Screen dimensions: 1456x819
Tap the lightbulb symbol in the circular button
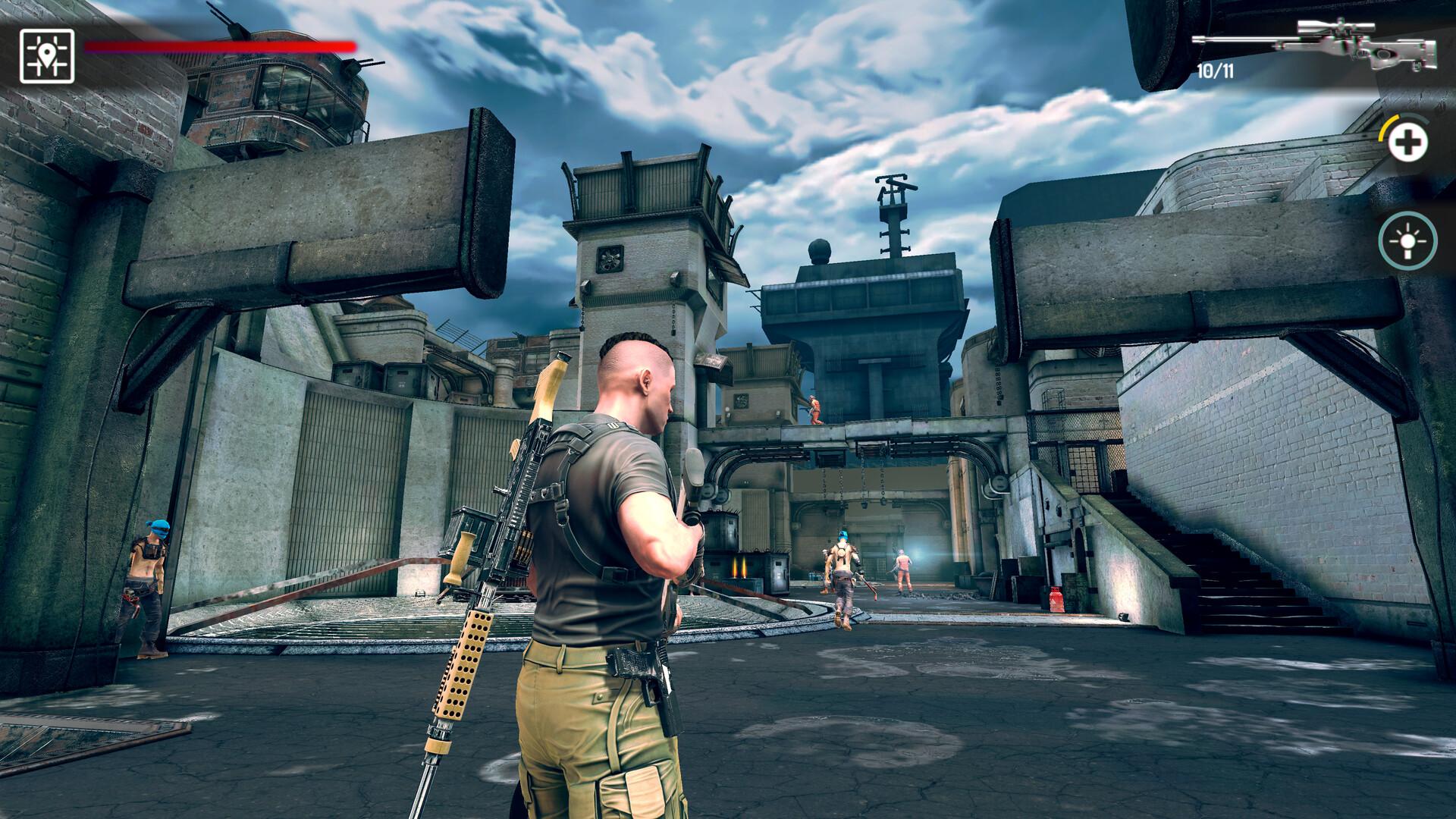1407,241
